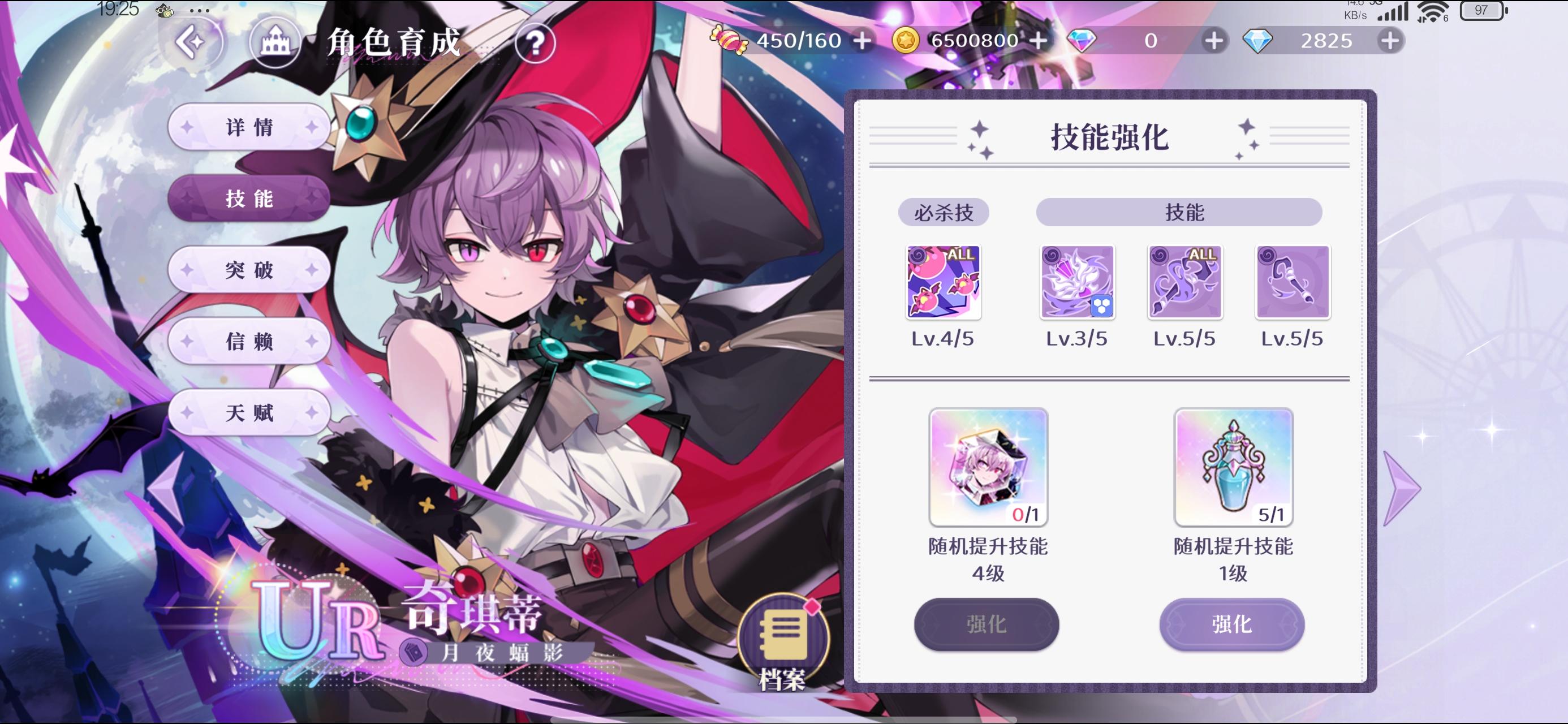Open 详情 from the left menu
Screen dimensions: 1568x724
249,128
